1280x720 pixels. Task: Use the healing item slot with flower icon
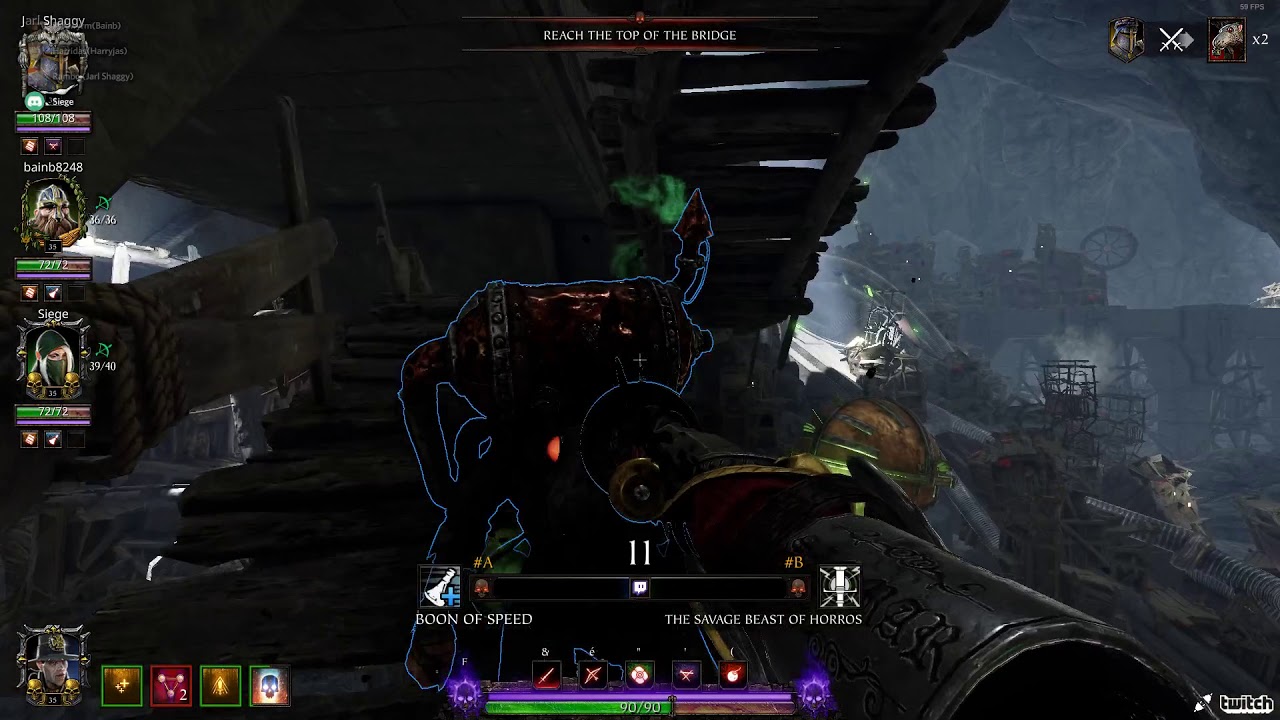(x=640, y=675)
